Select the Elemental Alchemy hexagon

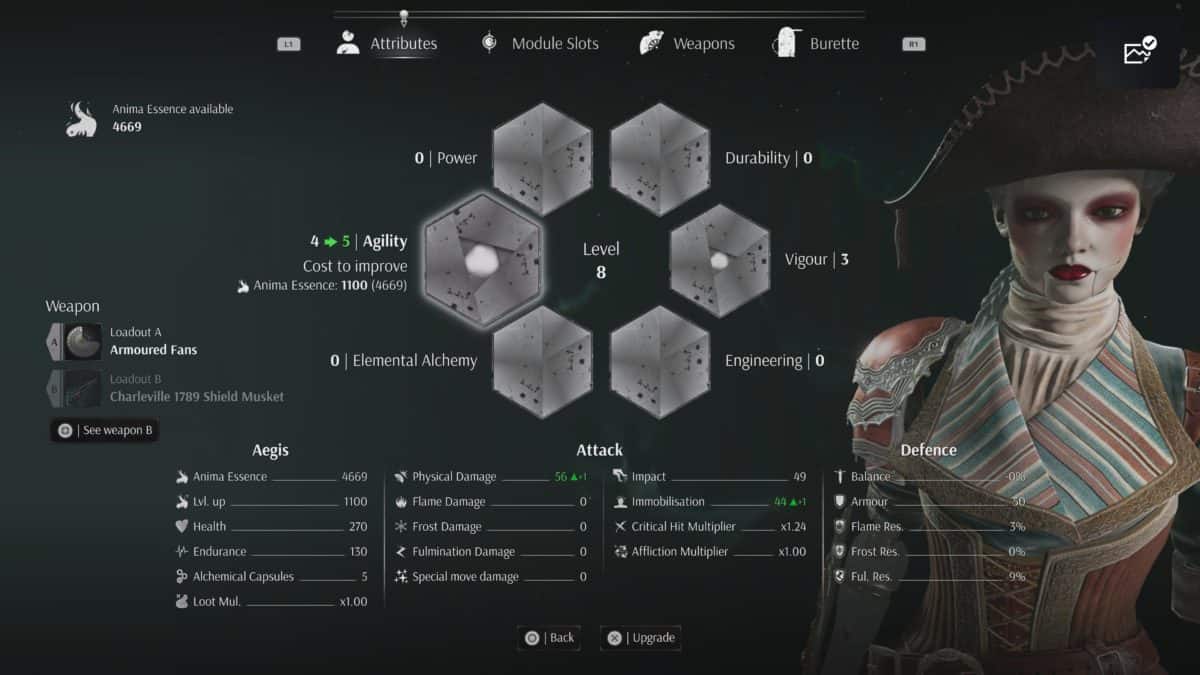click(x=543, y=361)
